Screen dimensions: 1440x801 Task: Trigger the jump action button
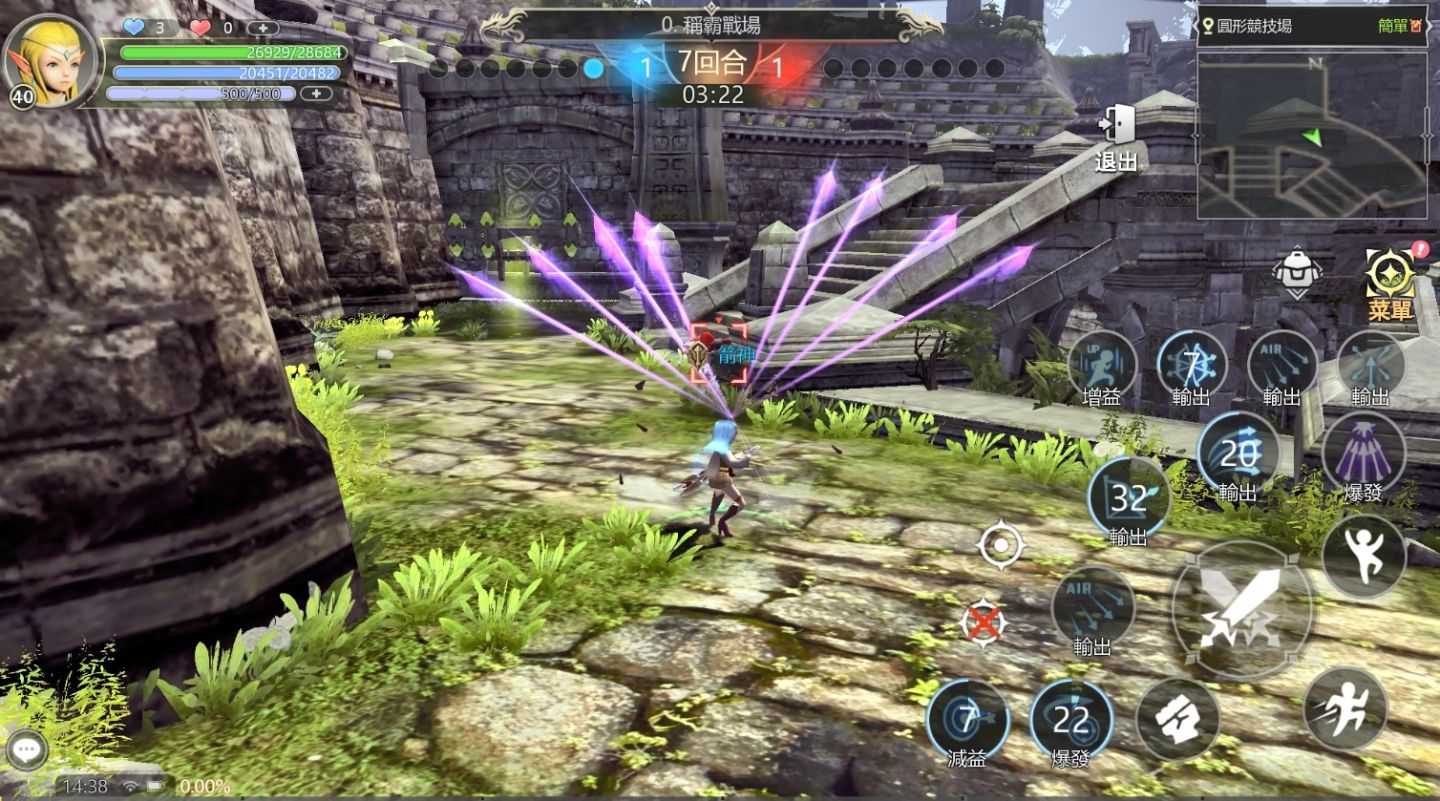coord(1363,556)
